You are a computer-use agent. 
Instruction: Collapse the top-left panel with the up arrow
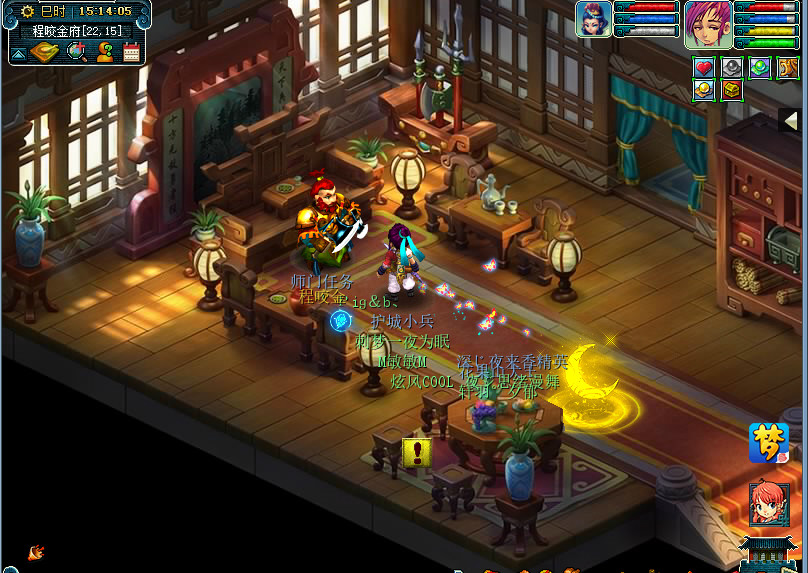[18, 52]
